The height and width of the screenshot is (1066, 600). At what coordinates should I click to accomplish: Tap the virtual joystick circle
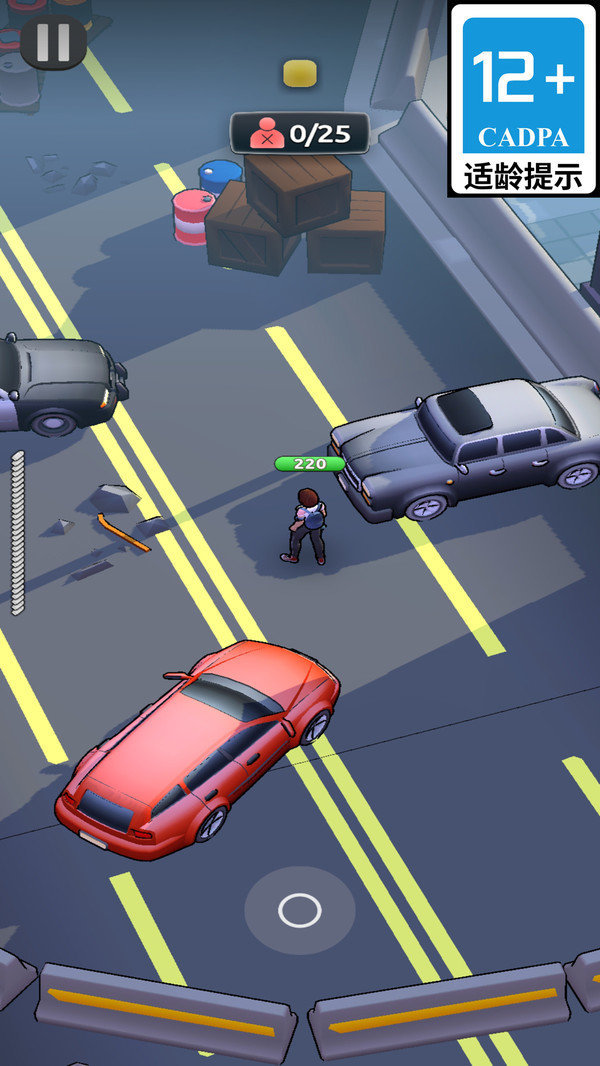[x=299, y=910]
